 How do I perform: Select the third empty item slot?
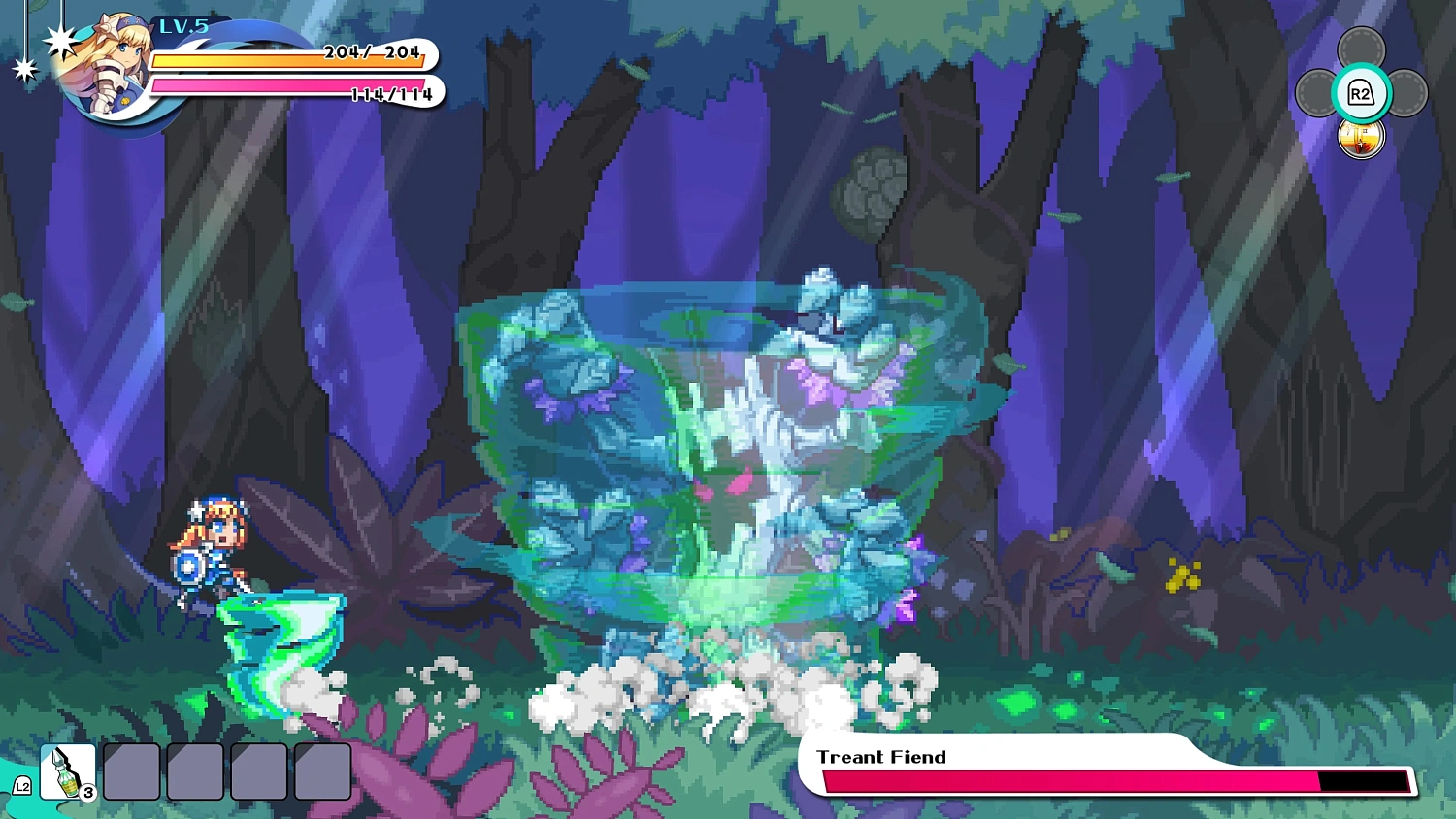point(259,771)
